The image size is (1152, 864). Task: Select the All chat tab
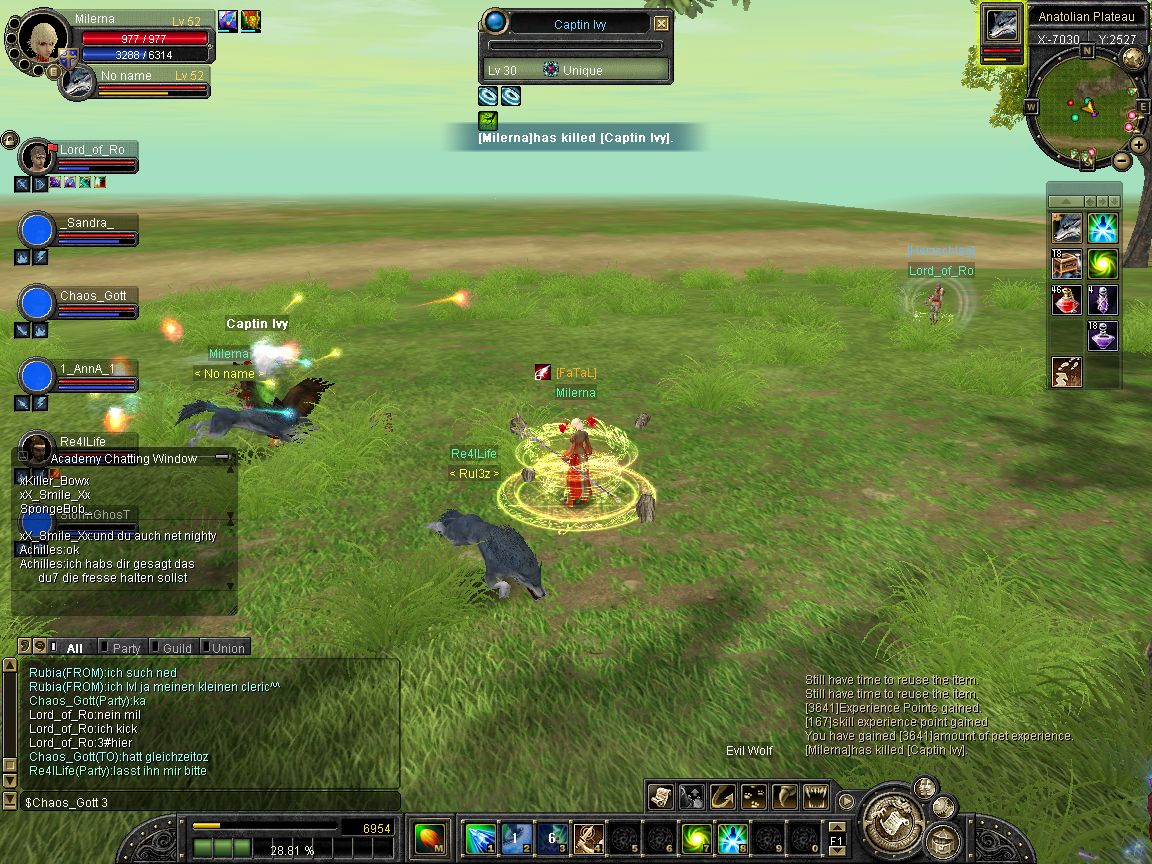click(x=74, y=648)
